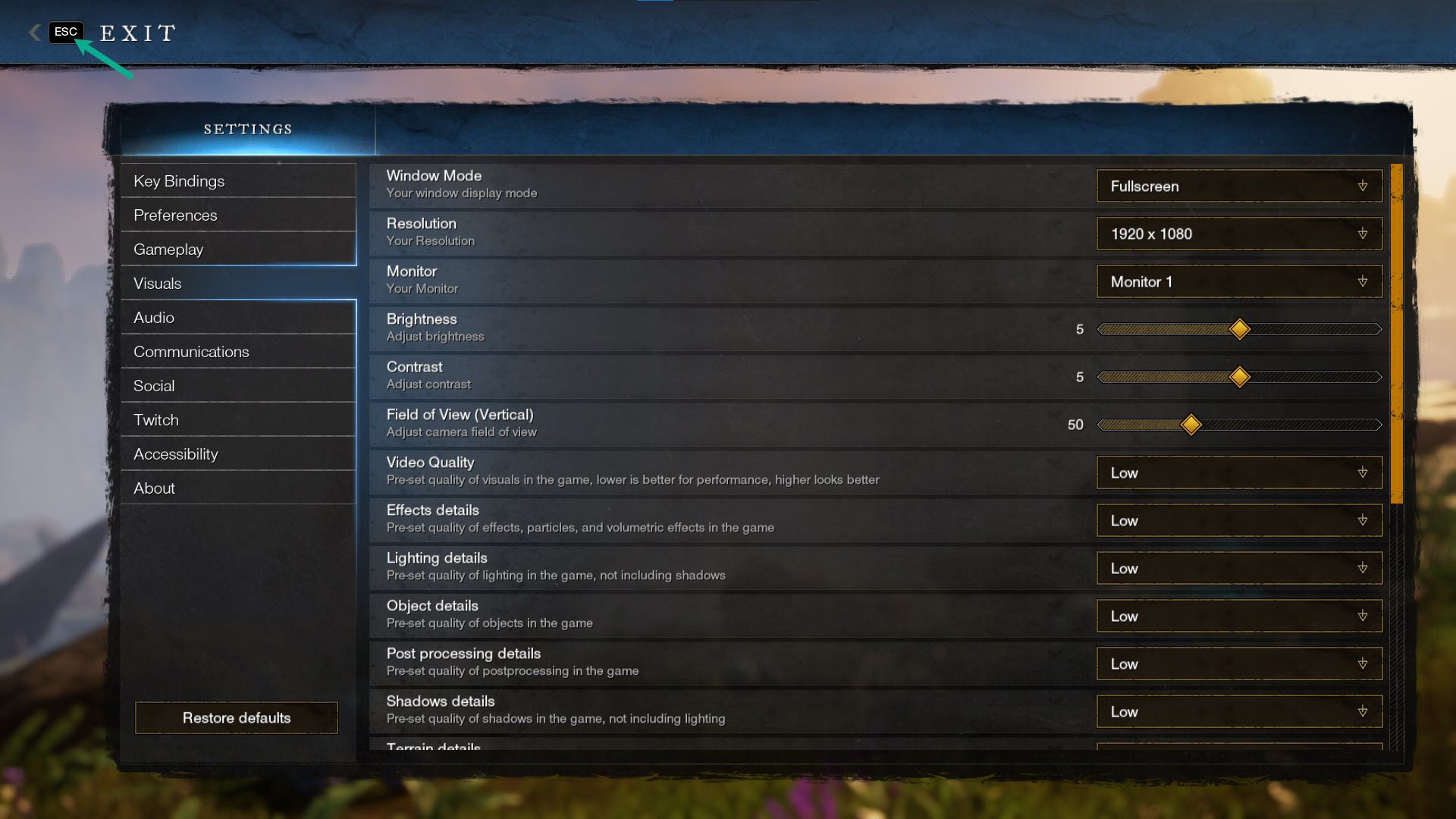The image size is (1456, 819).
Task: Expand the Video Quality dropdown set to Low
Action: click(1238, 472)
